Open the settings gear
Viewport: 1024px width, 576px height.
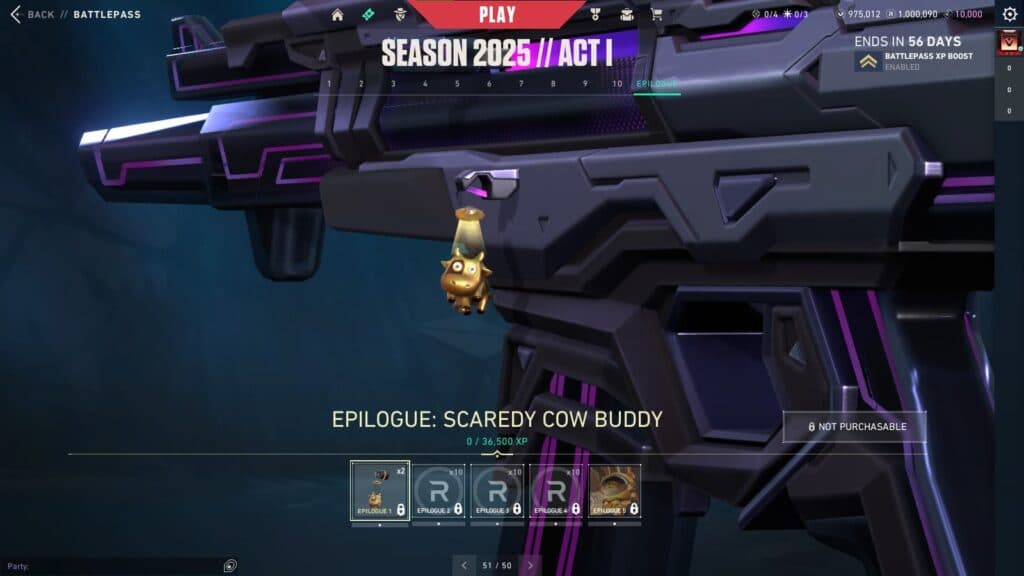coord(1009,14)
